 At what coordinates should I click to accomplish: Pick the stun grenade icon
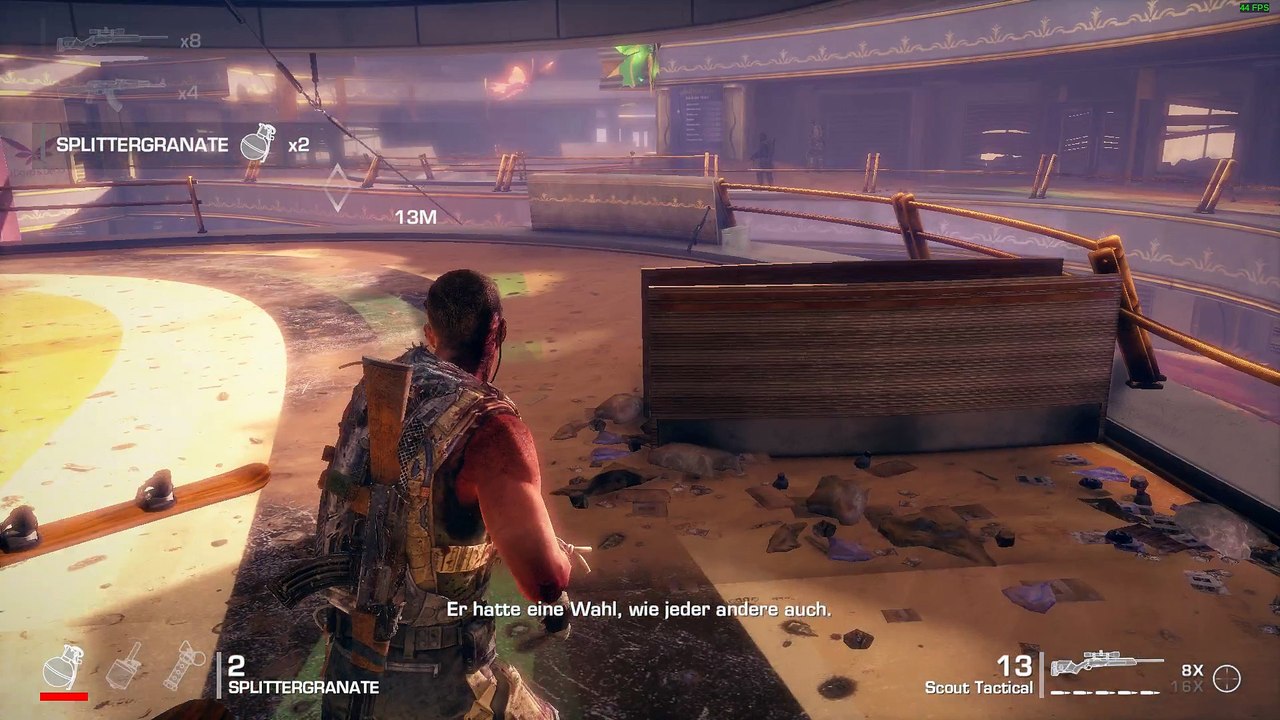click(183, 665)
